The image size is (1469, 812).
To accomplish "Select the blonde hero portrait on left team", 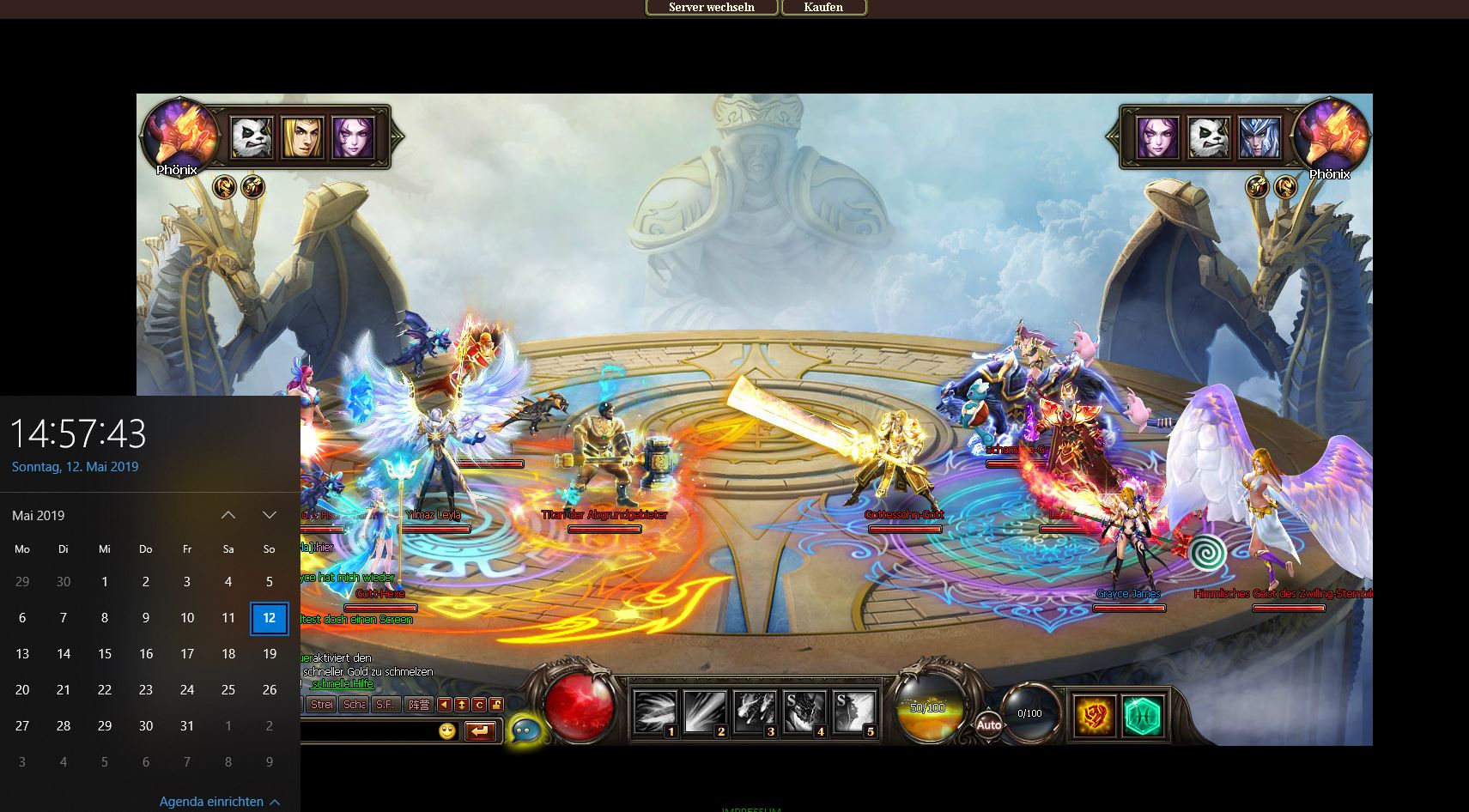I will (302, 137).
